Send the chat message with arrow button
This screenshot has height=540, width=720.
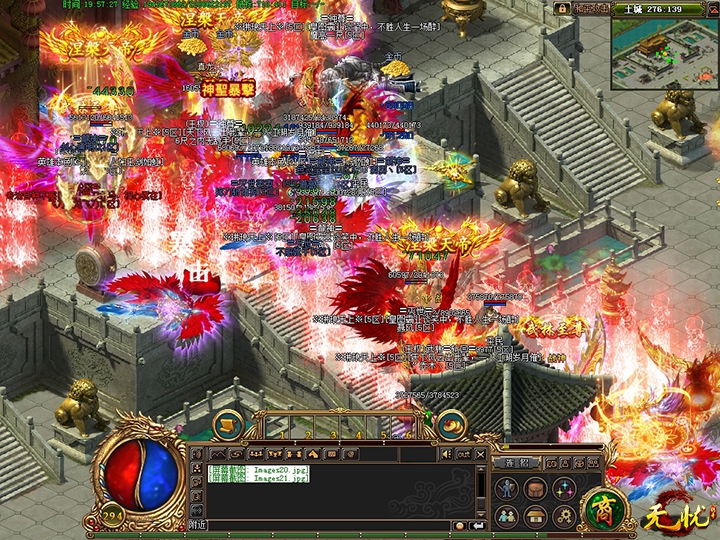[x=477, y=524]
